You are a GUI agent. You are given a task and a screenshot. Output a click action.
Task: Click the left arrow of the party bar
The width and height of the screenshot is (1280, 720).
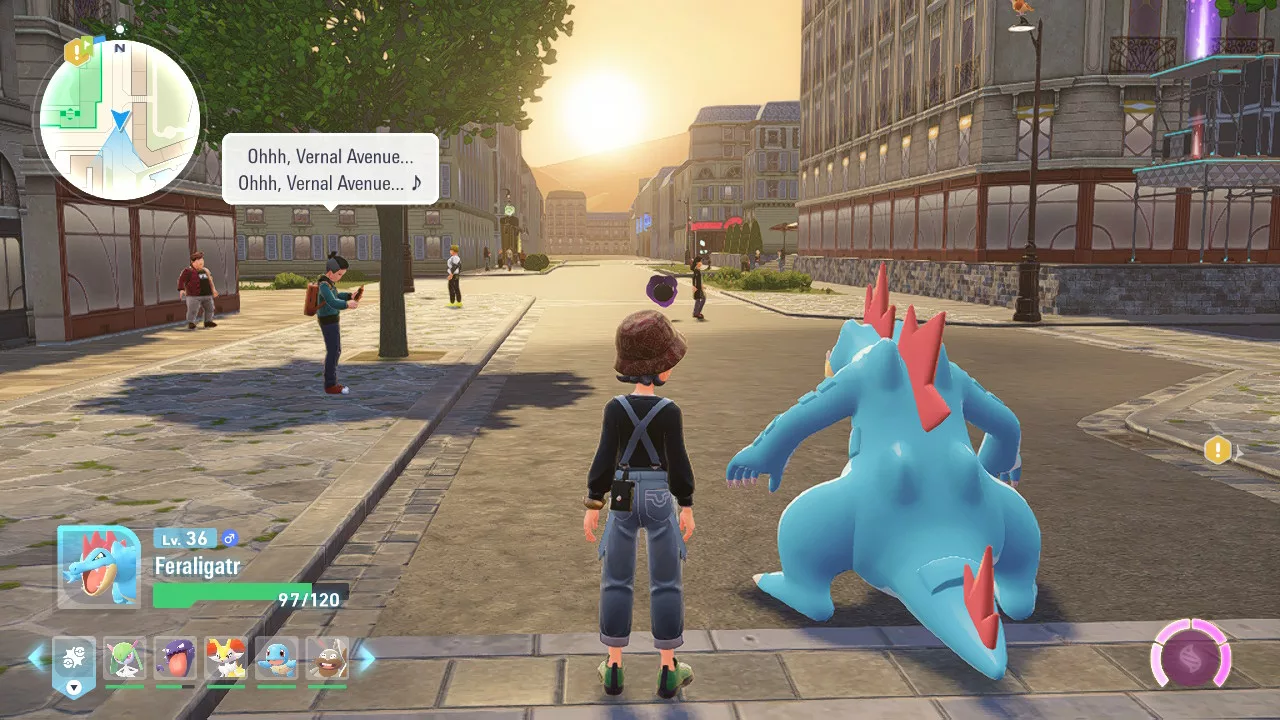pos(35,657)
